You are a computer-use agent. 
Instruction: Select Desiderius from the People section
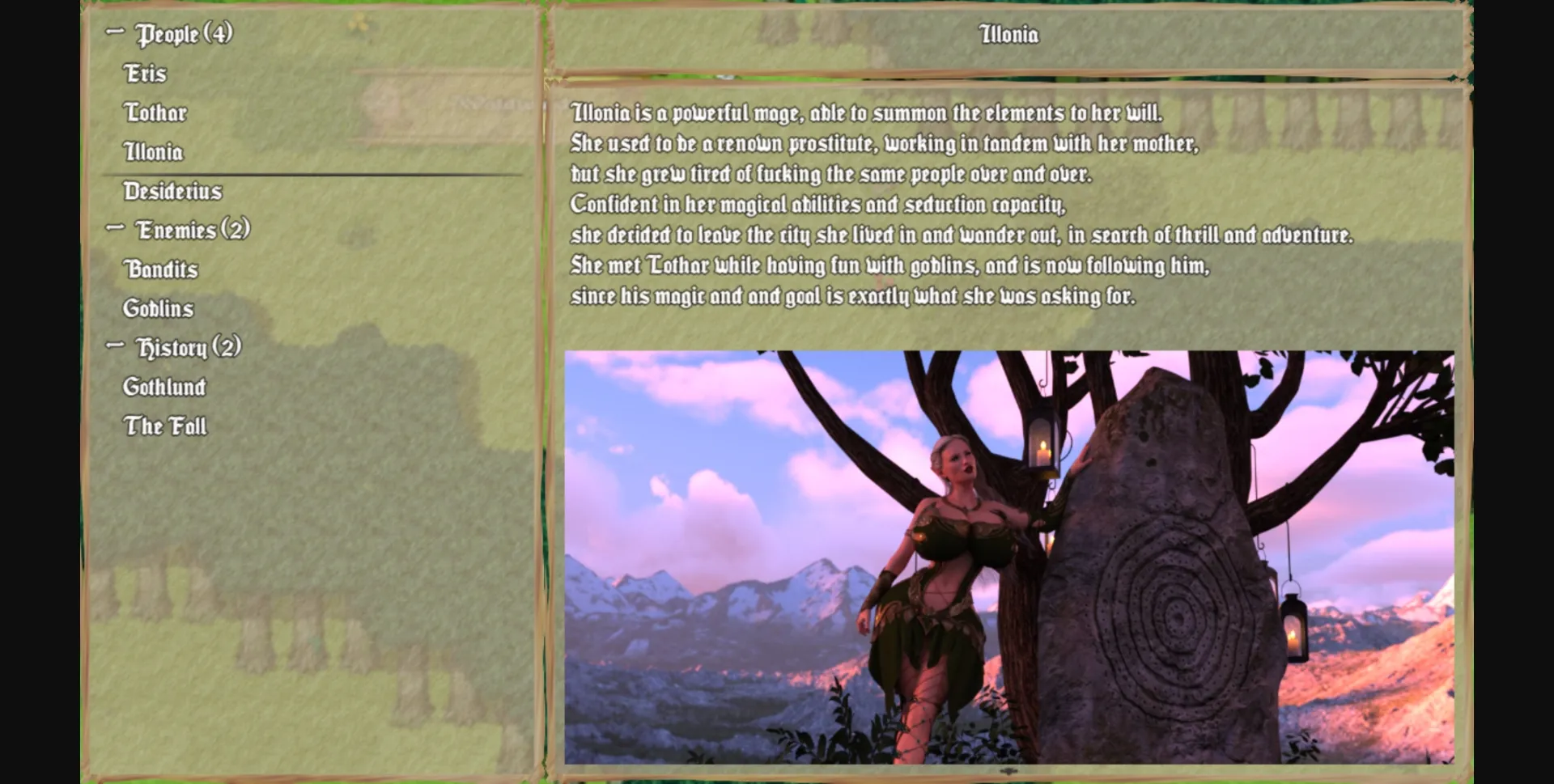click(x=172, y=192)
